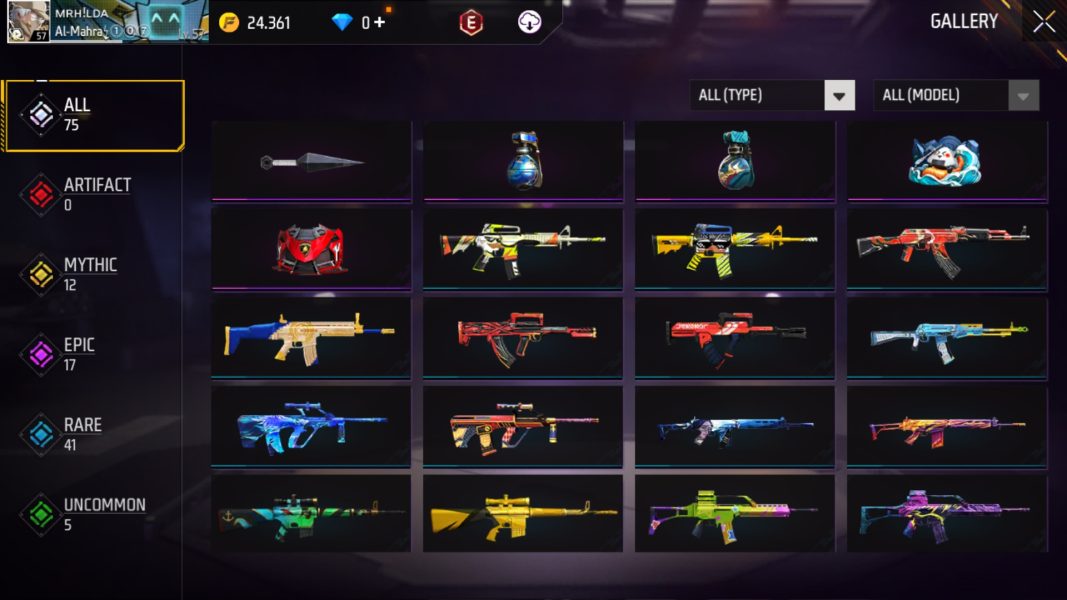Choose the red armored vest skin
The width and height of the screenshot is (1067, 600).
coord(312,248)
